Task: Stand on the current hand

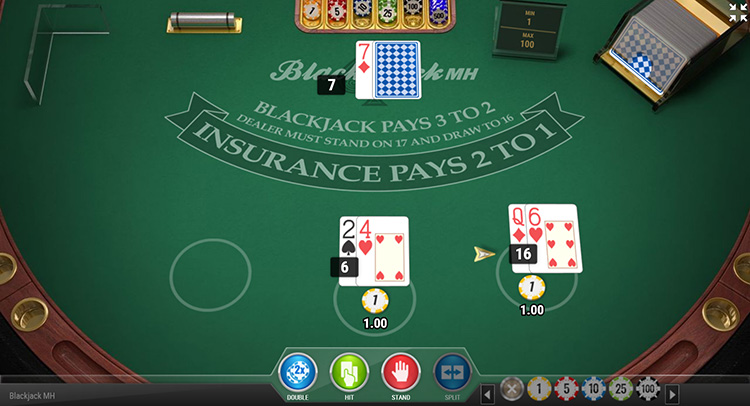Action: [x=401, y=372]
